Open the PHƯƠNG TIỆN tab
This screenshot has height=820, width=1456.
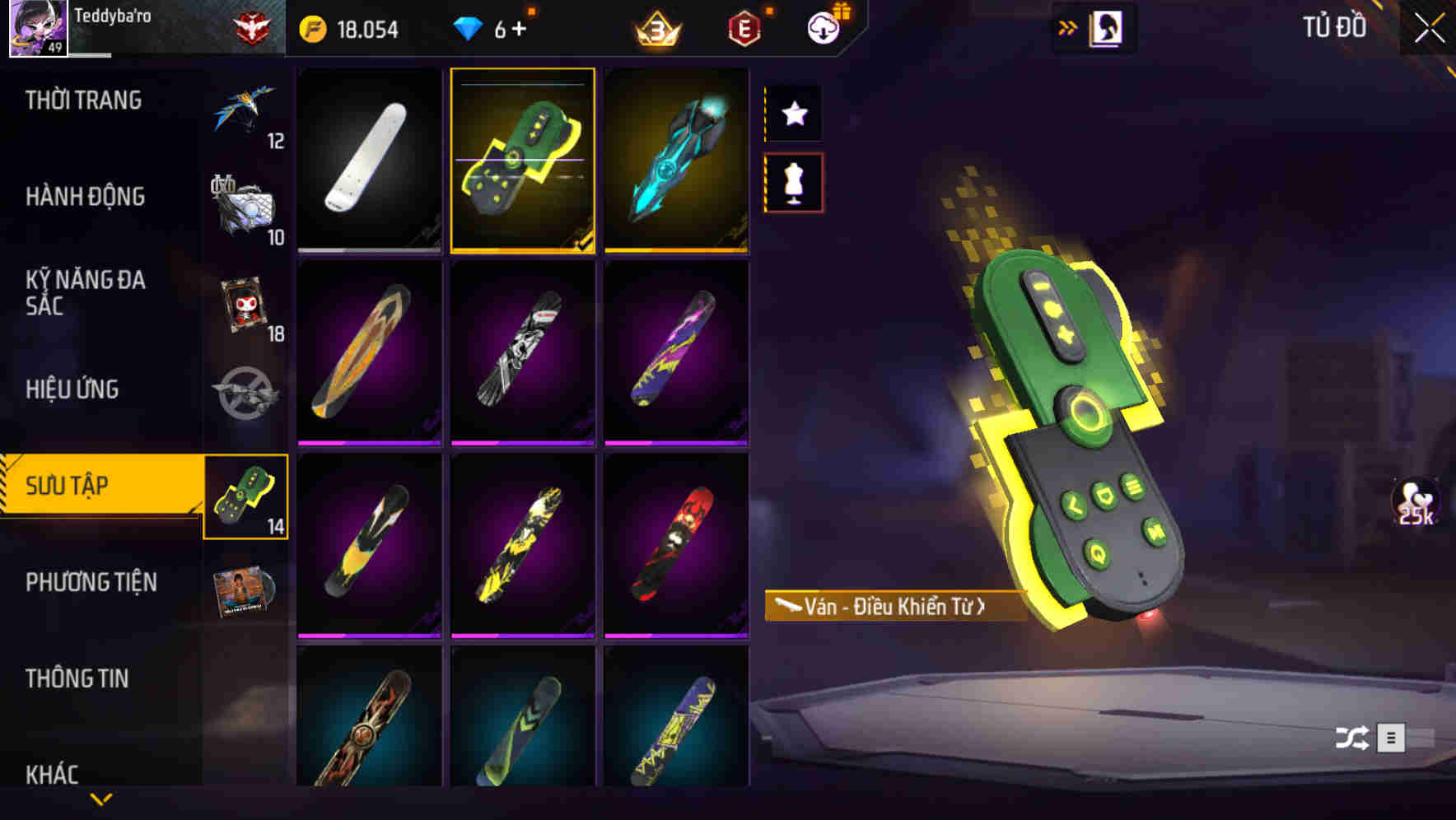pyautogui.click(x=91, y=582)
